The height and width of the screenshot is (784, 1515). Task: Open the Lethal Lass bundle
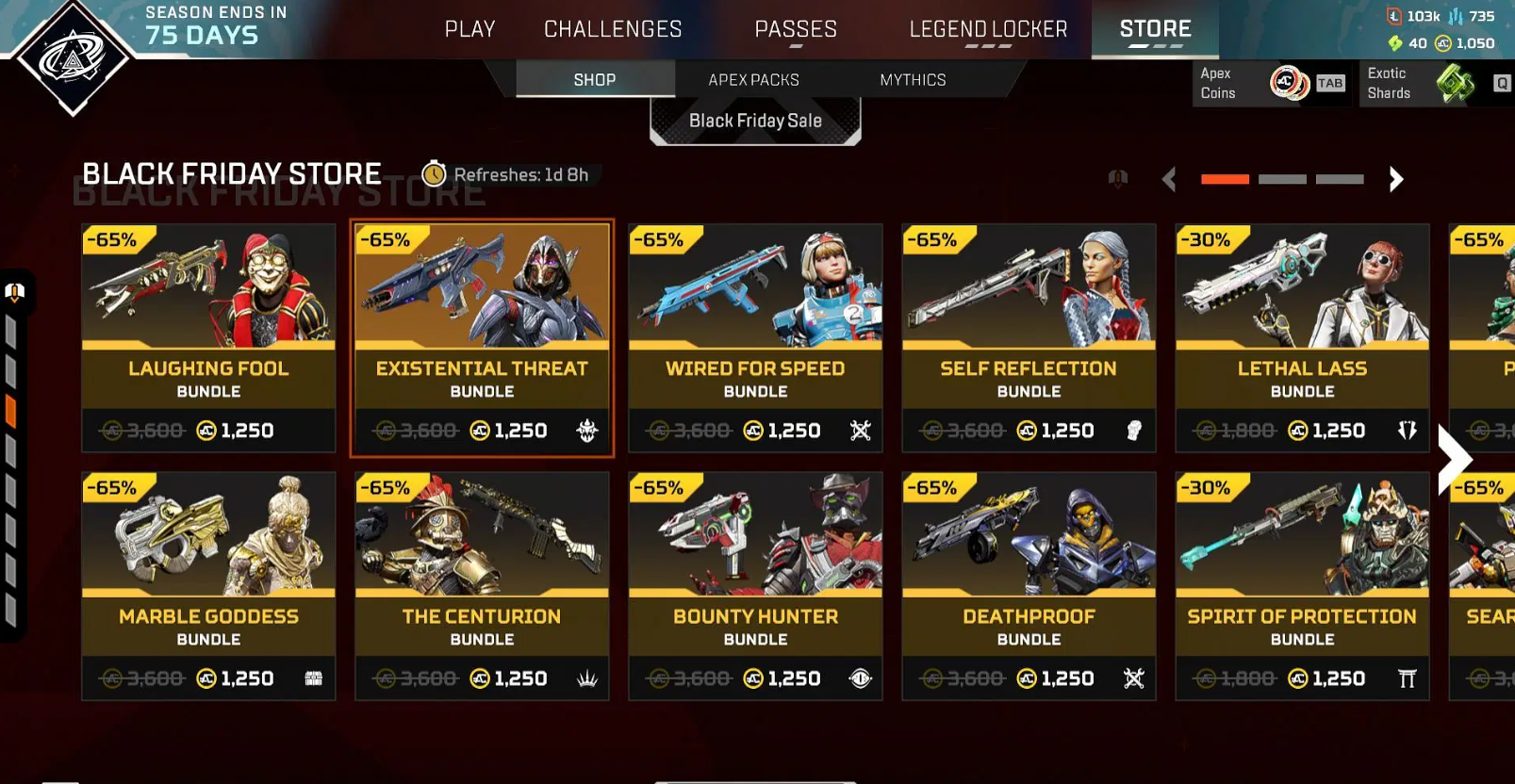1302,337
